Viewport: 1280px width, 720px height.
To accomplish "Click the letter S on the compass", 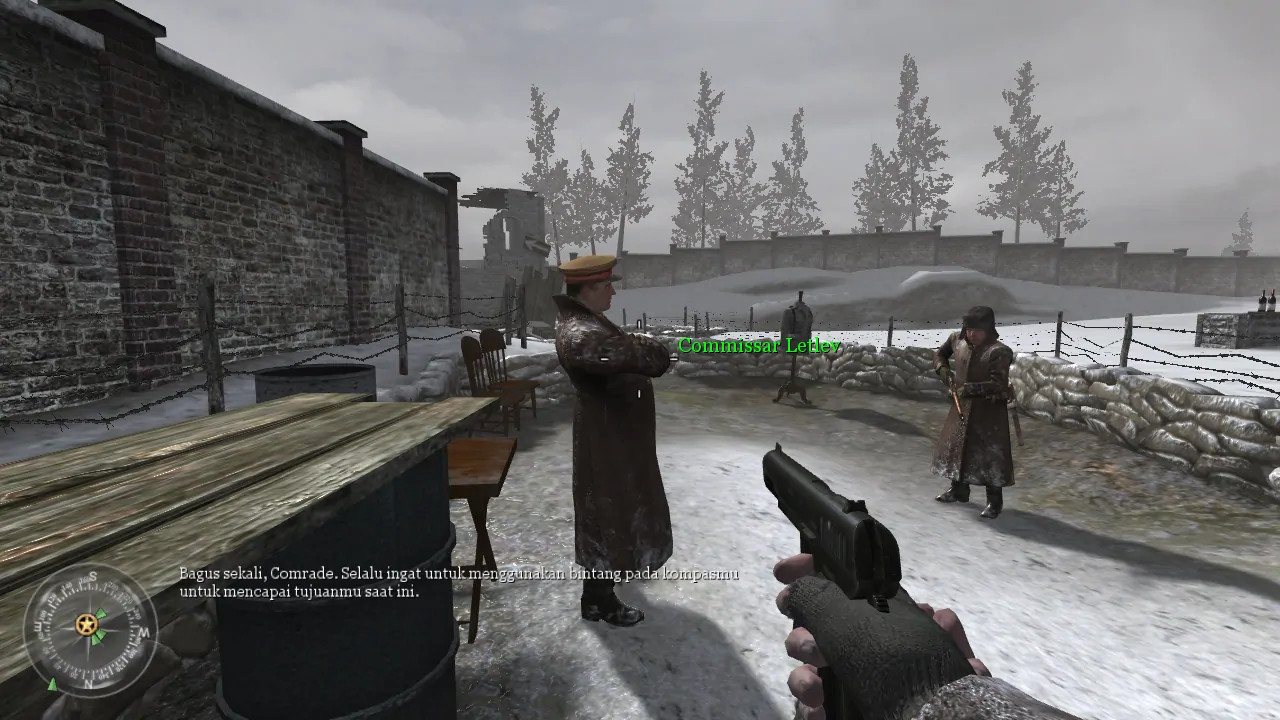I will click(x=94, y=576).
